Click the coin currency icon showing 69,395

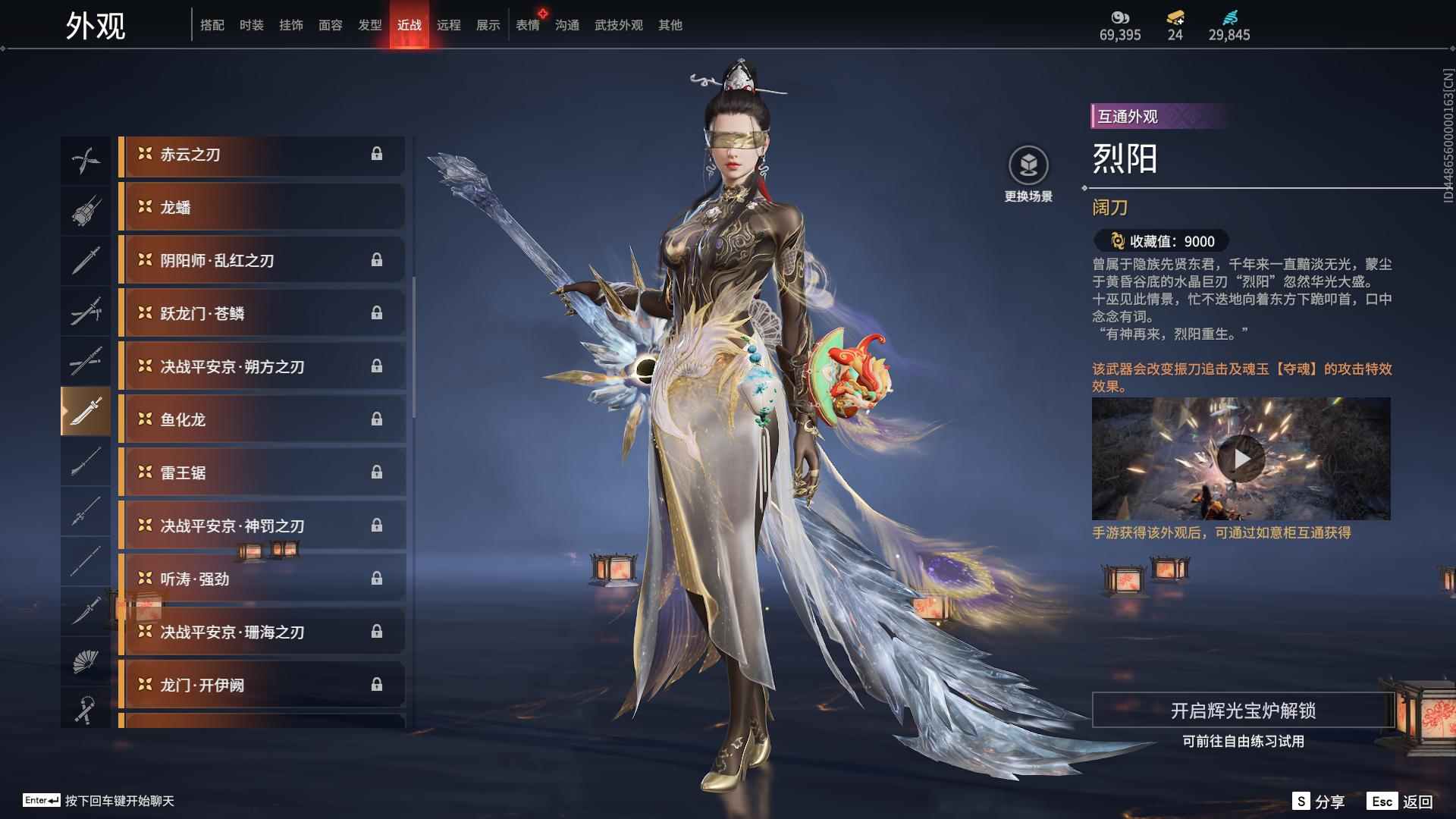point(1120,17)
